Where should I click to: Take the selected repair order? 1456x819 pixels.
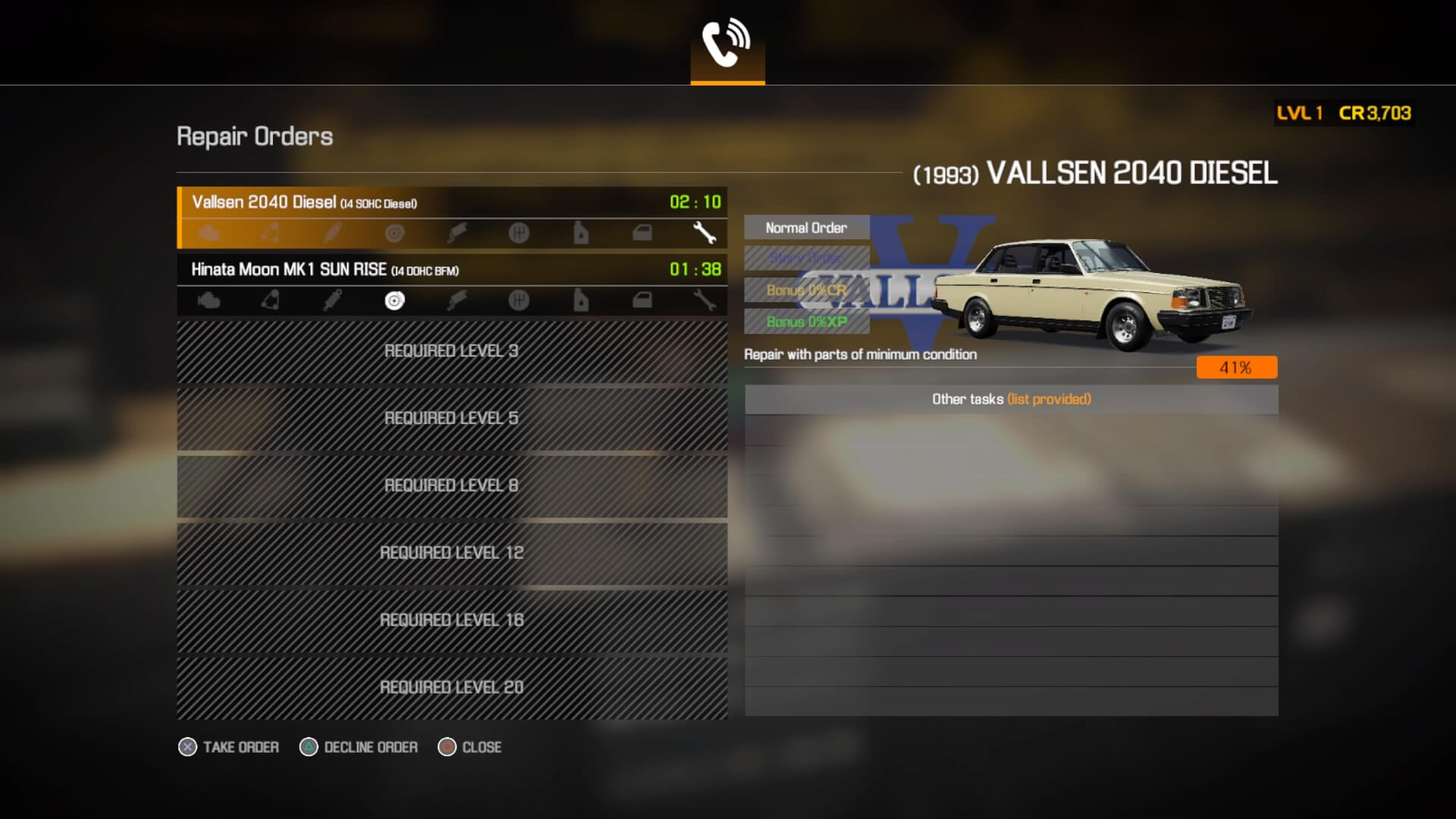229,748
